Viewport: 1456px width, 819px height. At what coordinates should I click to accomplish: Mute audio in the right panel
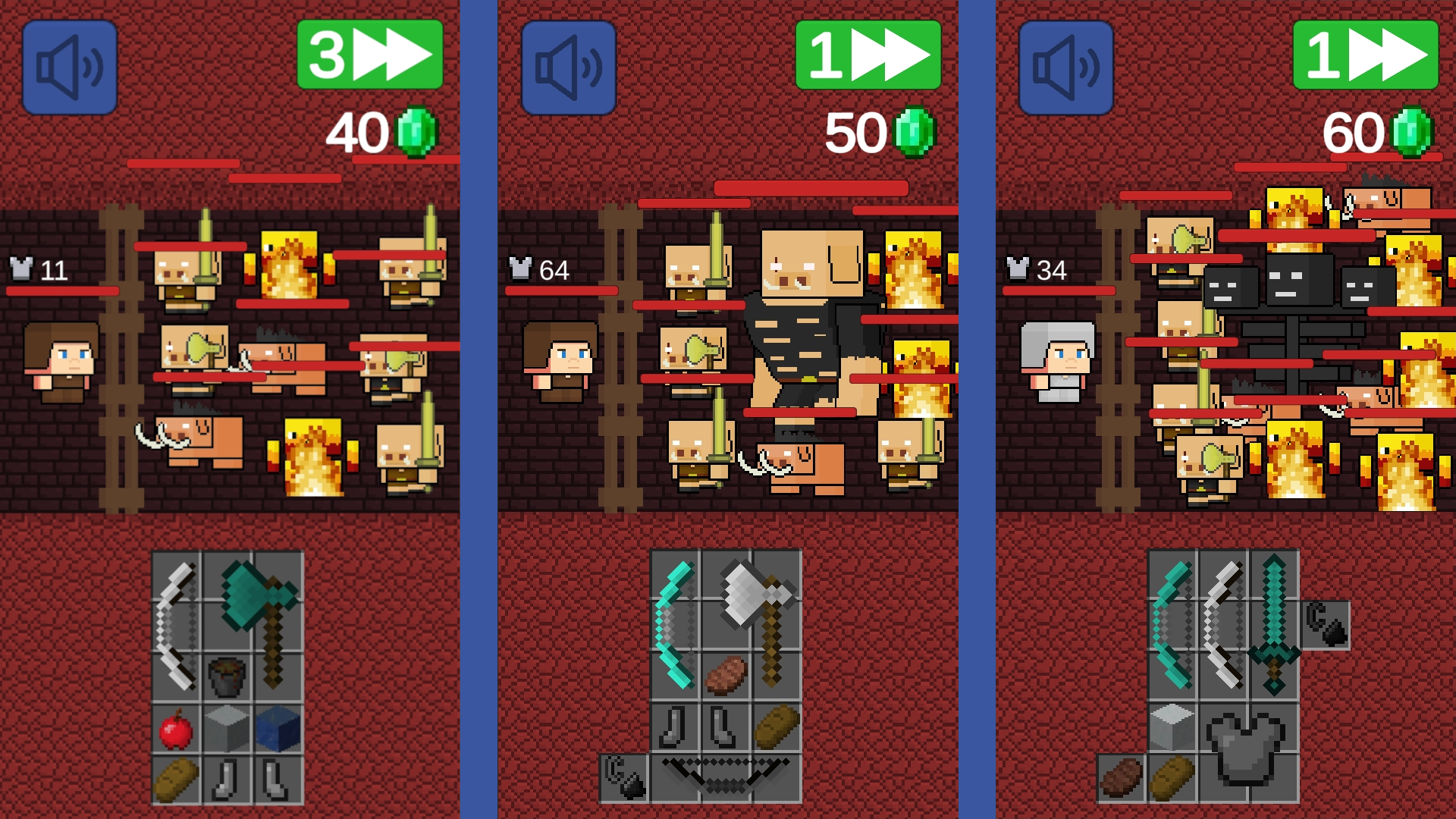[x=1065, y=65]
